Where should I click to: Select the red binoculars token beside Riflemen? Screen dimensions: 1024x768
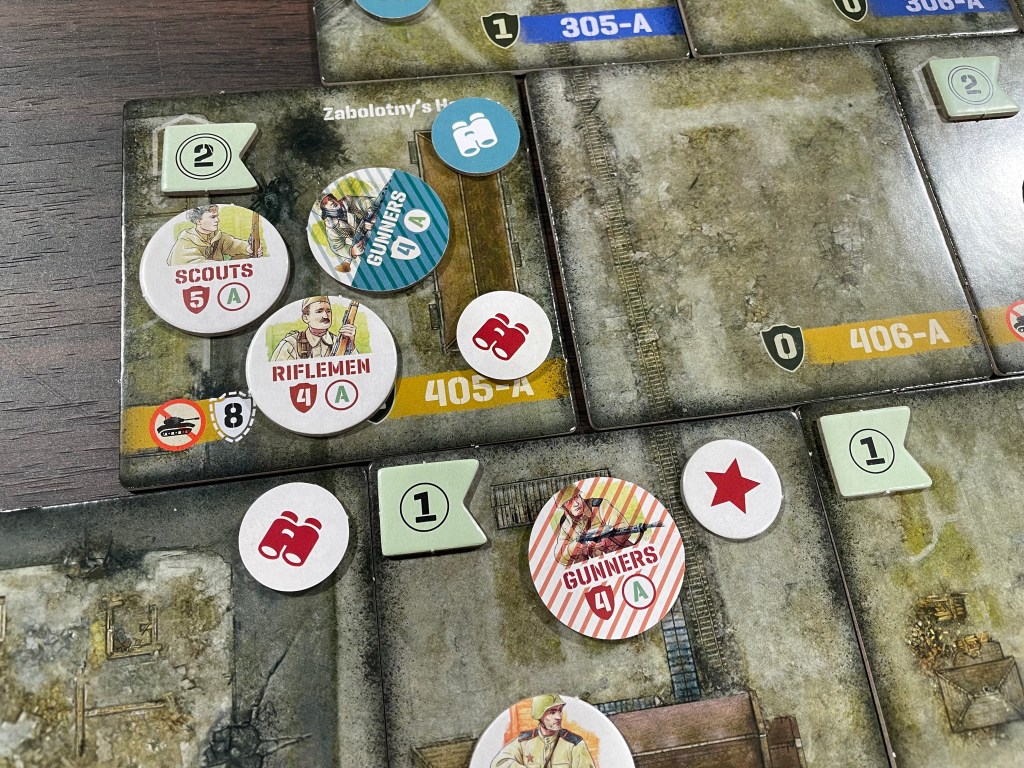click(504, 335)
